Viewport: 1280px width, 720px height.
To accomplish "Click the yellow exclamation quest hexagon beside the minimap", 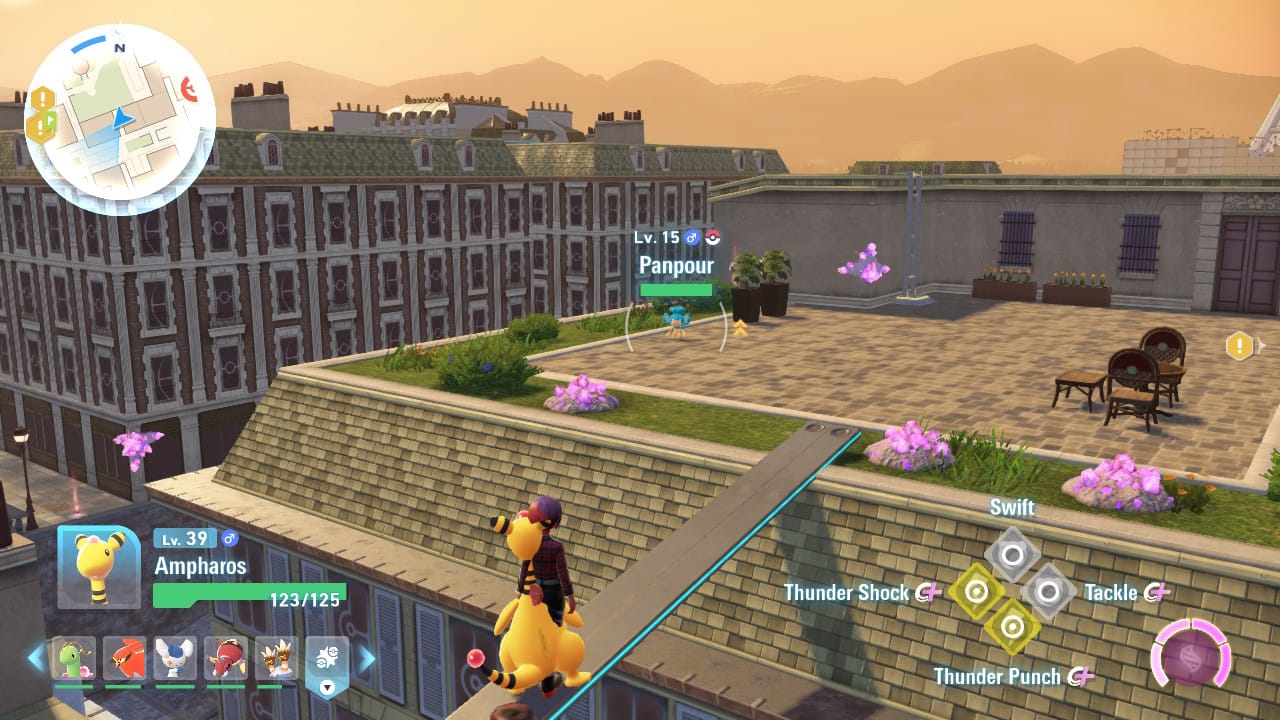I will [x=41, y=97].
